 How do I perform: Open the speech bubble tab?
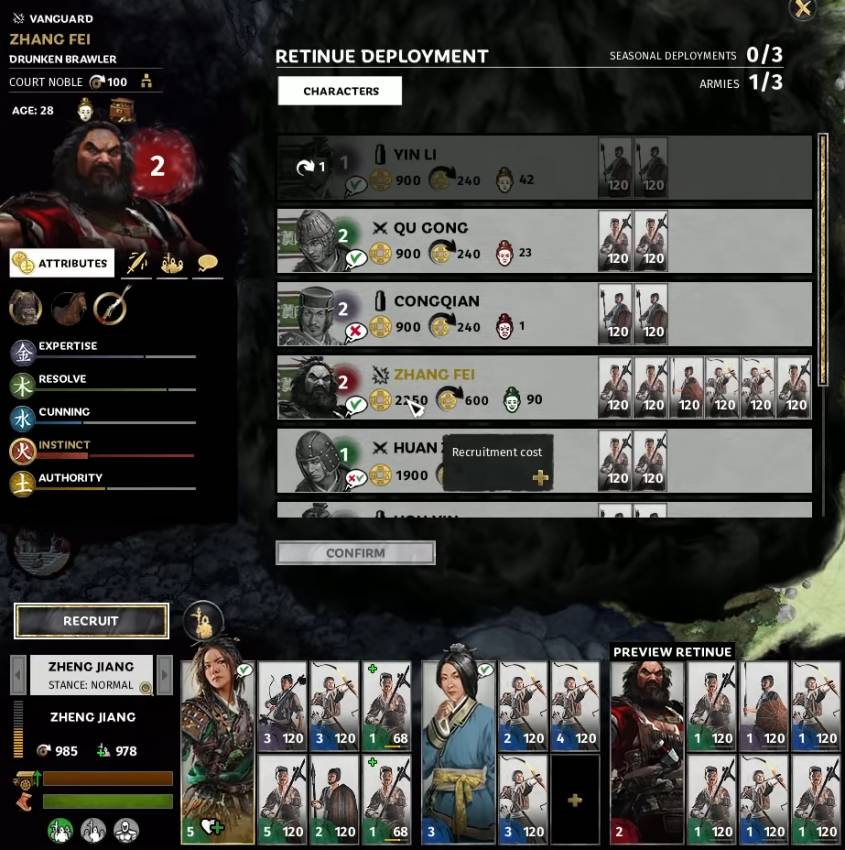(x=207, y=263)
